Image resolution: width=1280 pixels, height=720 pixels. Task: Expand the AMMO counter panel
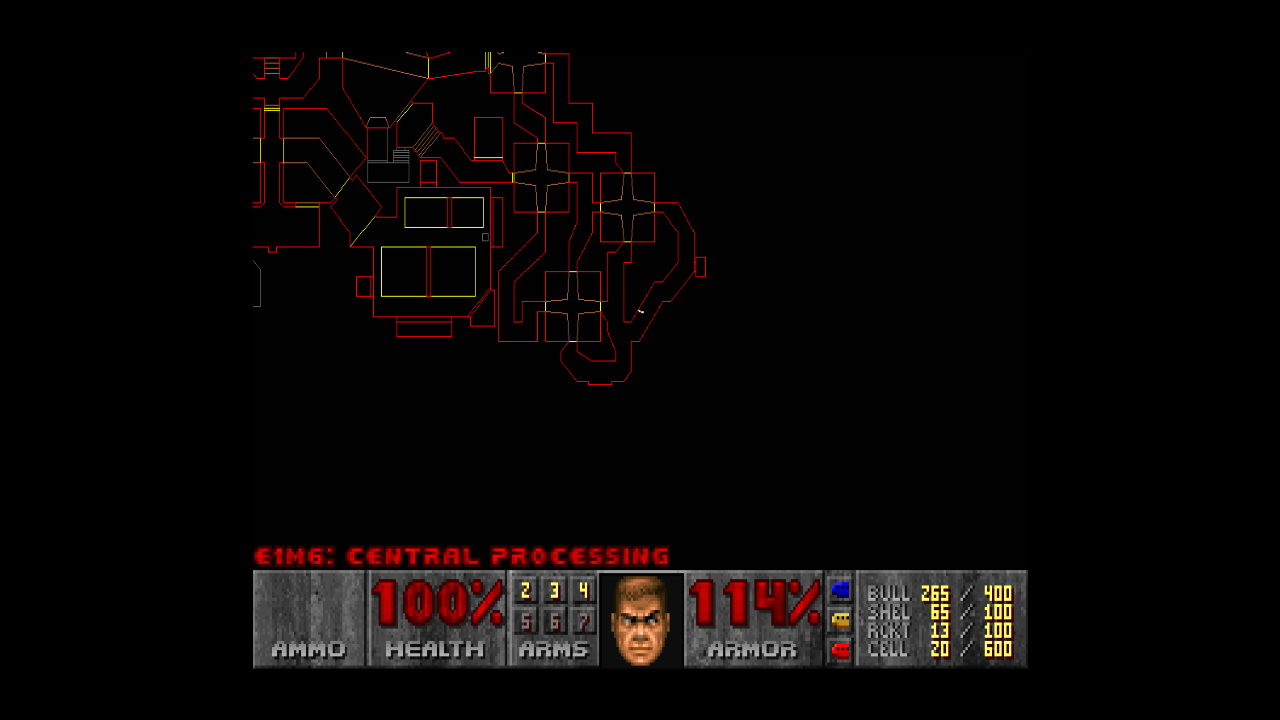(x=306, y=618)
